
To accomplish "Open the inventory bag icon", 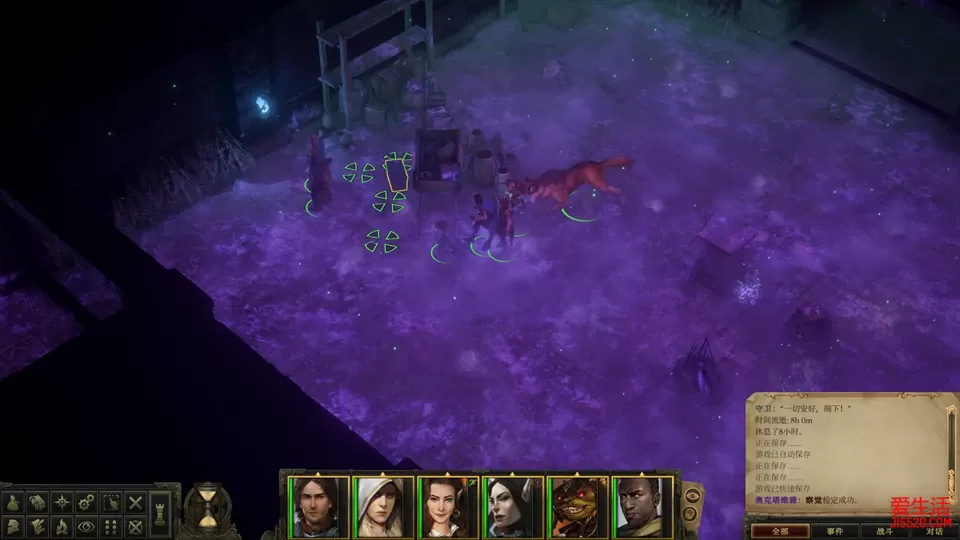I will (x=15, y=502).
